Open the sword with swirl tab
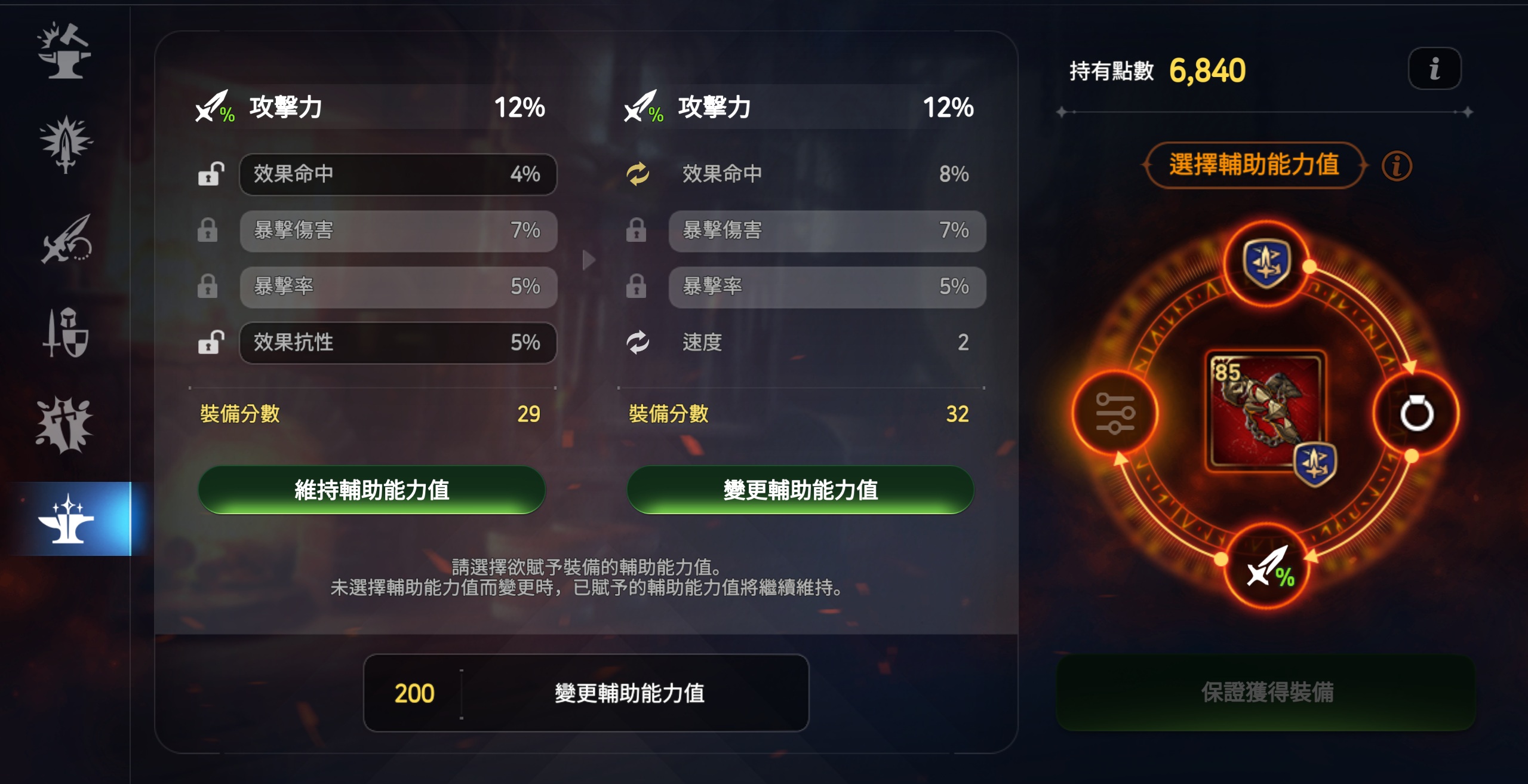 [66, 239]
